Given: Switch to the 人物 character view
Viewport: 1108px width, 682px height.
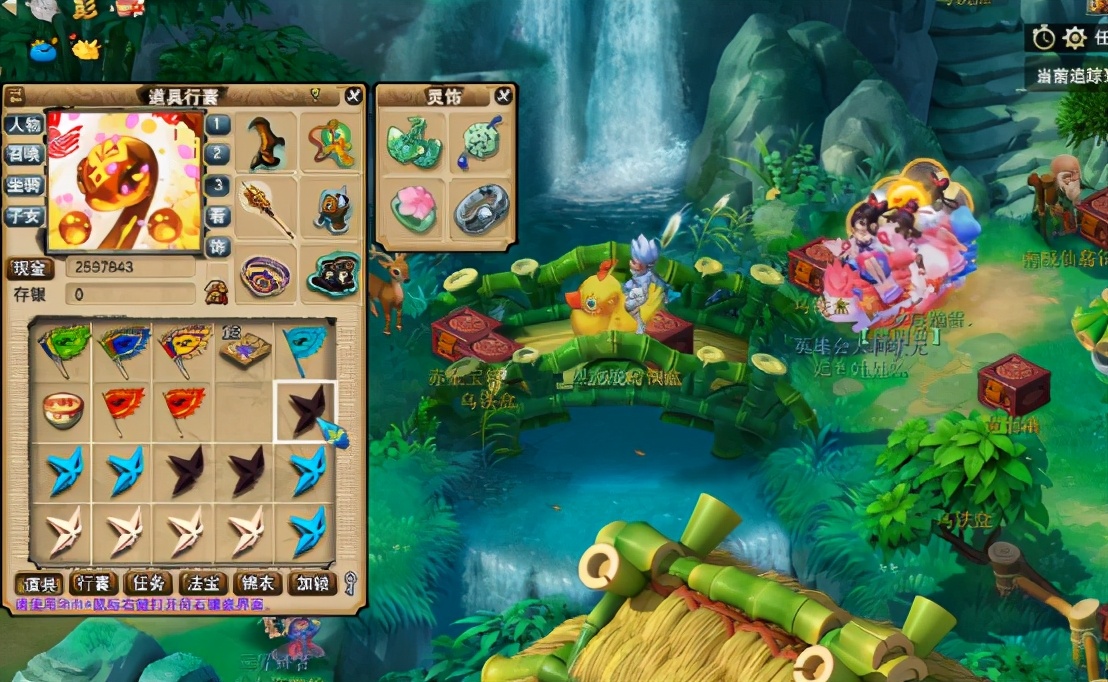Looking at the screenshot, I should (x=23, y=125).
